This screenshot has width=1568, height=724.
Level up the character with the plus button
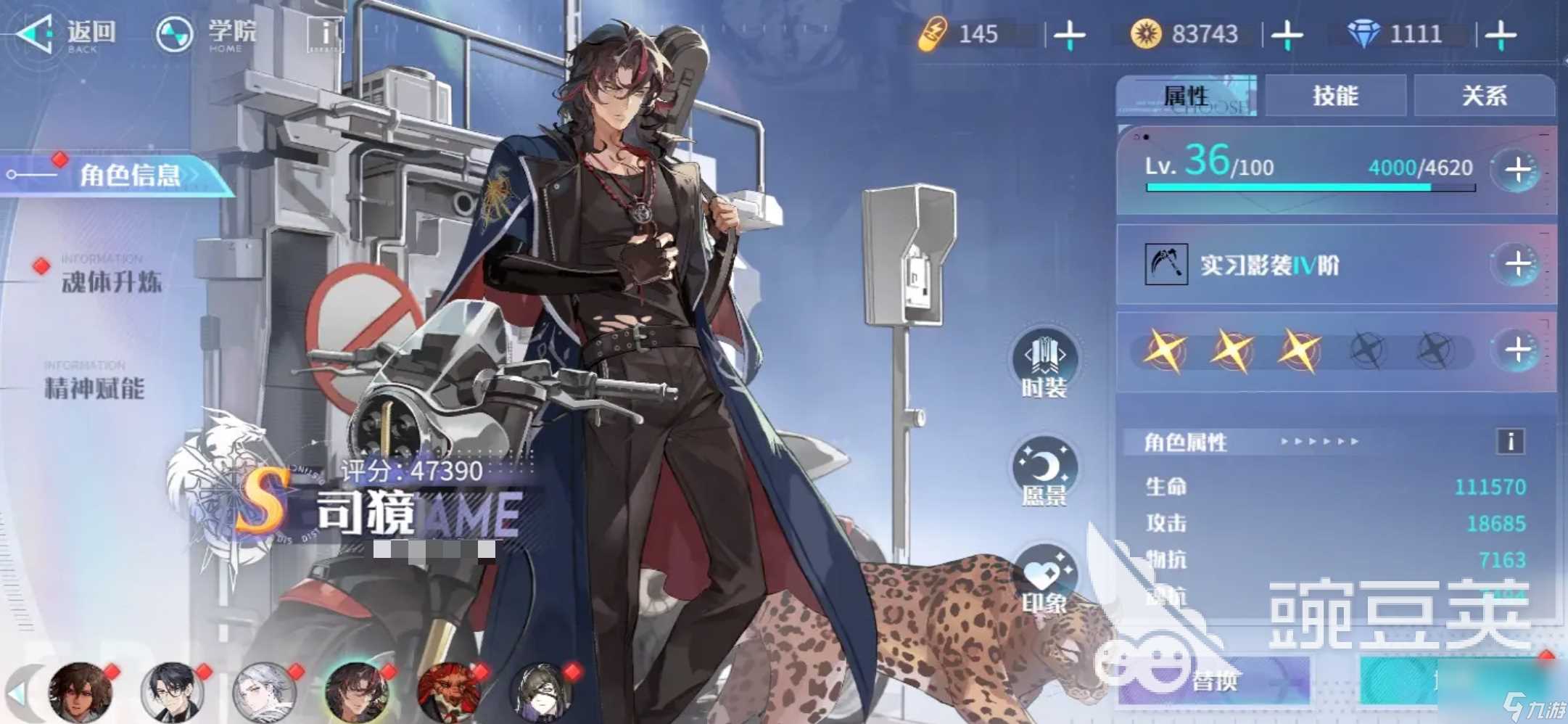pos(1517,170)
